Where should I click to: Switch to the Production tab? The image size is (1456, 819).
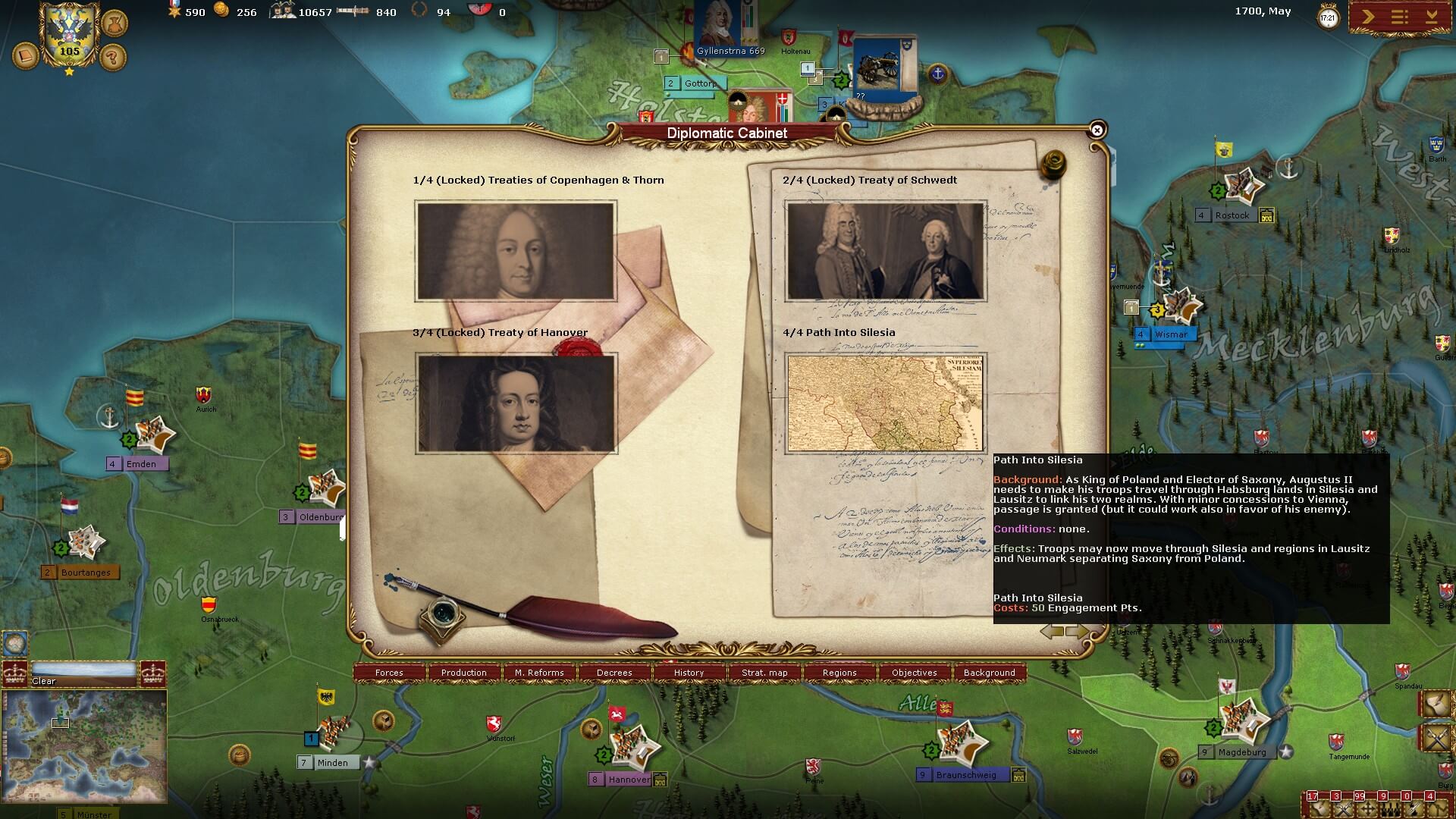pyautogui.click(x=464, y=673)
